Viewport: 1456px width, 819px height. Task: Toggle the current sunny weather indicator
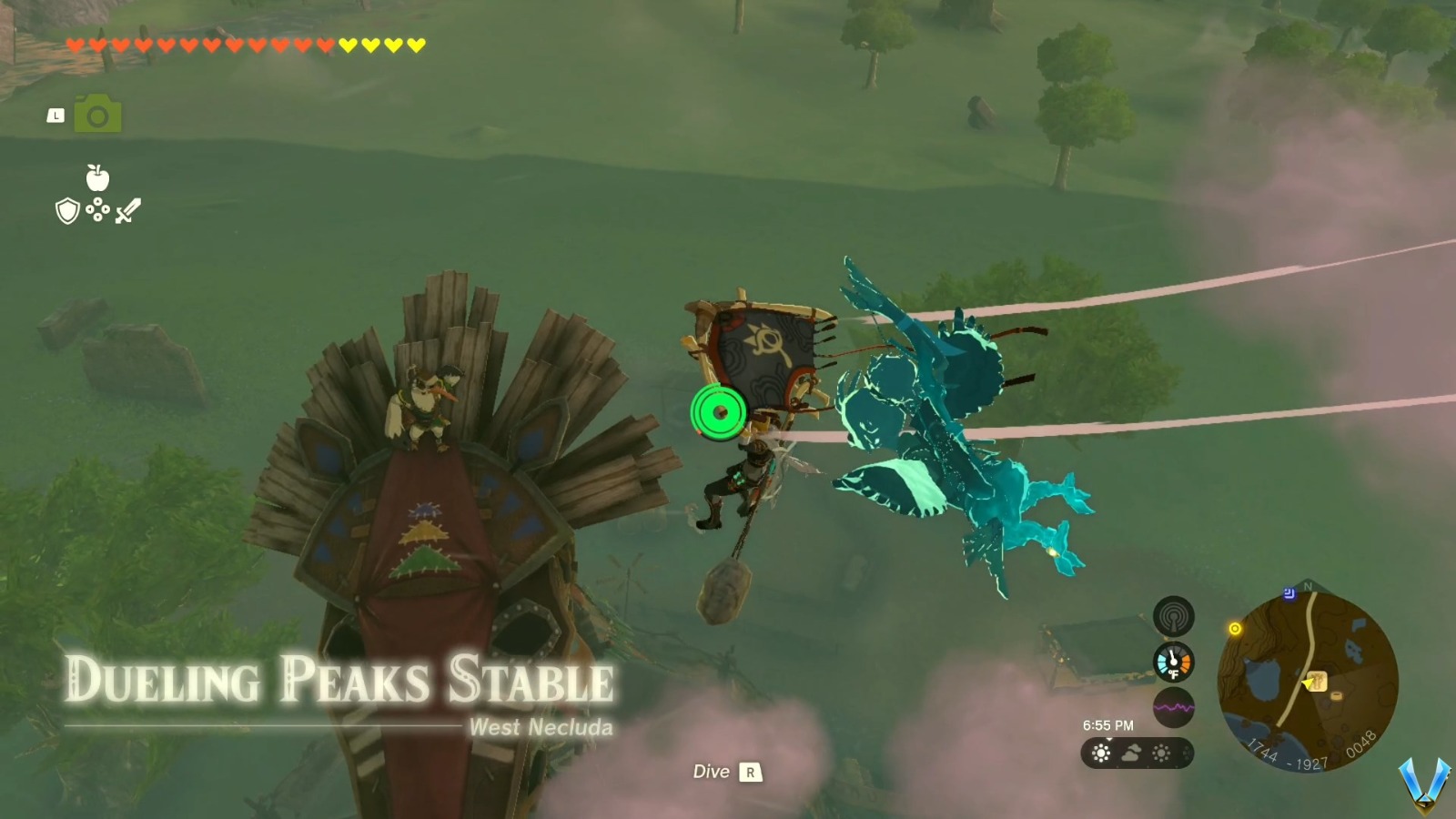click(x=1101, y=753)
